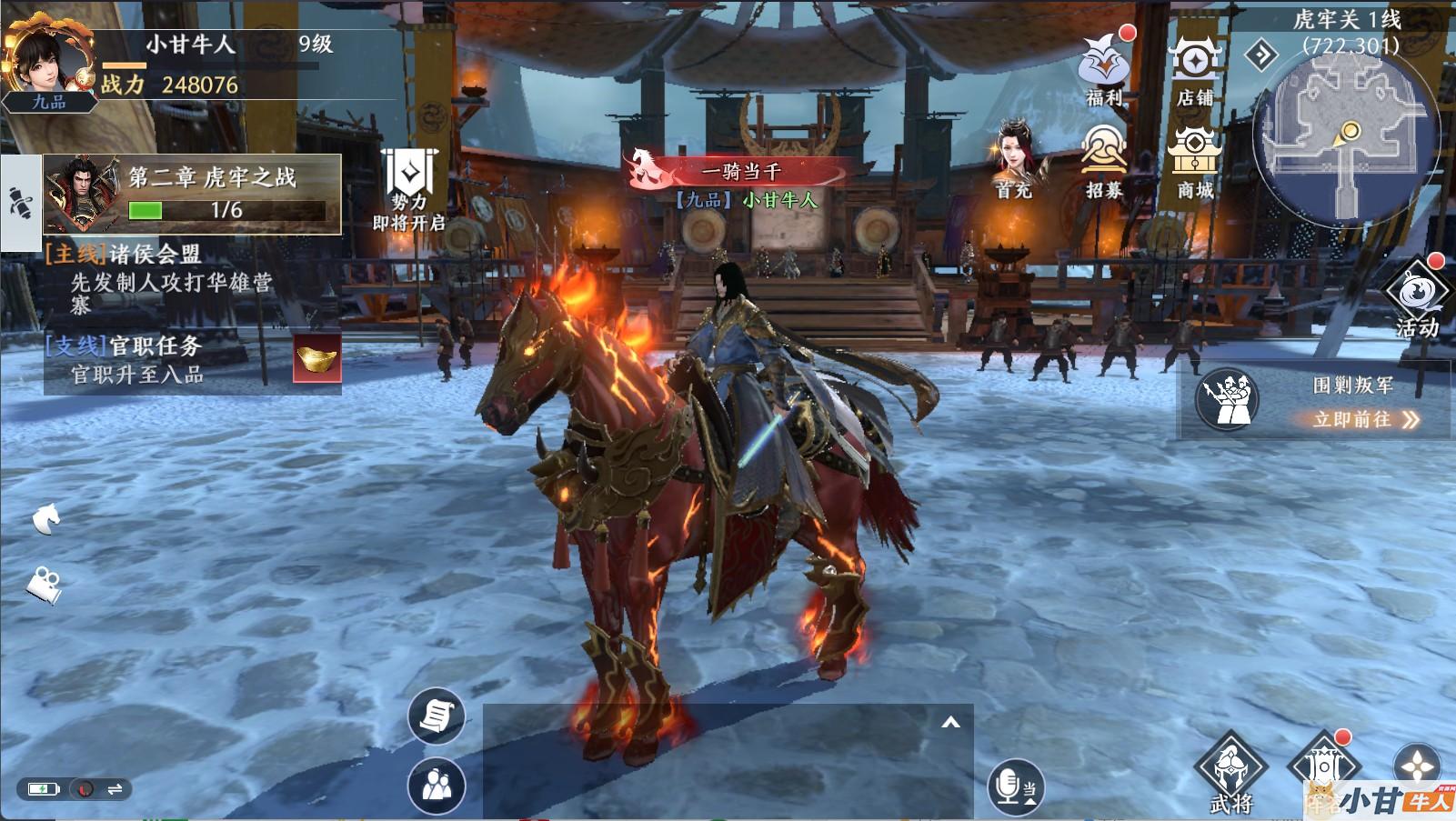Click the 势力 faction banner icon
This screenshot has height=821, width=1456.
pyautogui.click(x=409, y=186)
